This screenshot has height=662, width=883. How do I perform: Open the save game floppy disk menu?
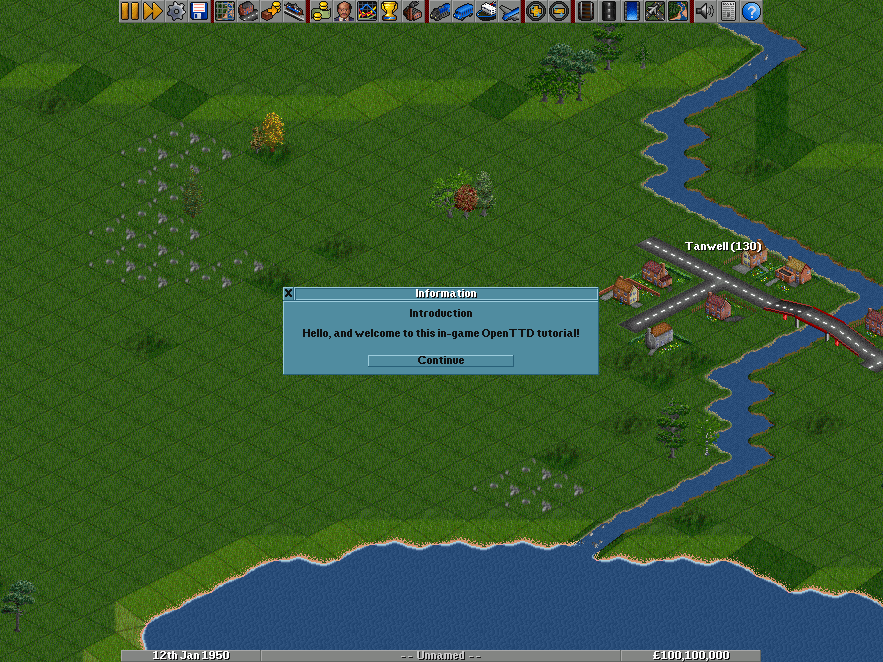pyautogui.click(x=198, y=11)
